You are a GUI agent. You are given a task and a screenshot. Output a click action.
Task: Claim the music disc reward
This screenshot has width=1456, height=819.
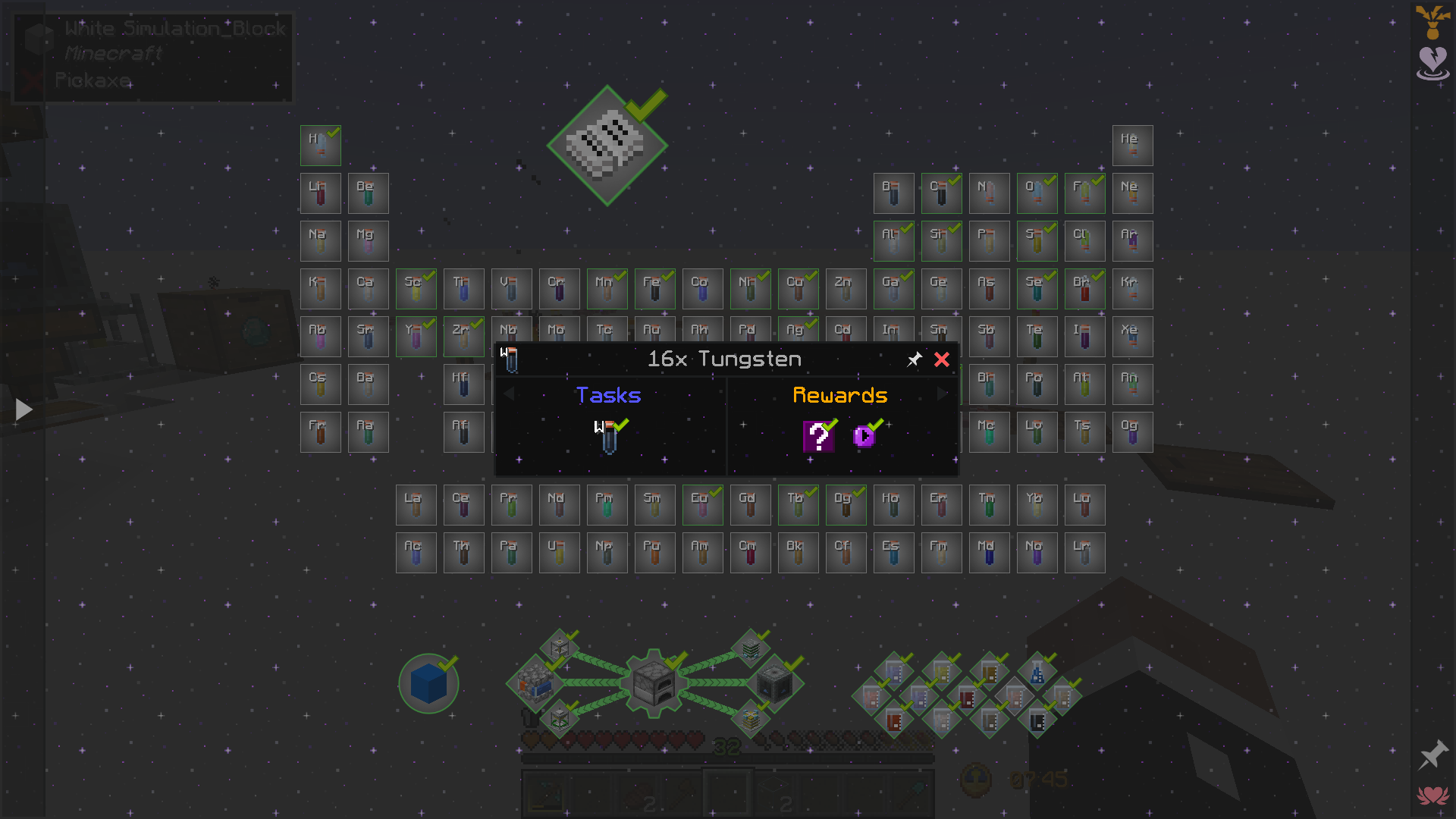click(864, 437)
